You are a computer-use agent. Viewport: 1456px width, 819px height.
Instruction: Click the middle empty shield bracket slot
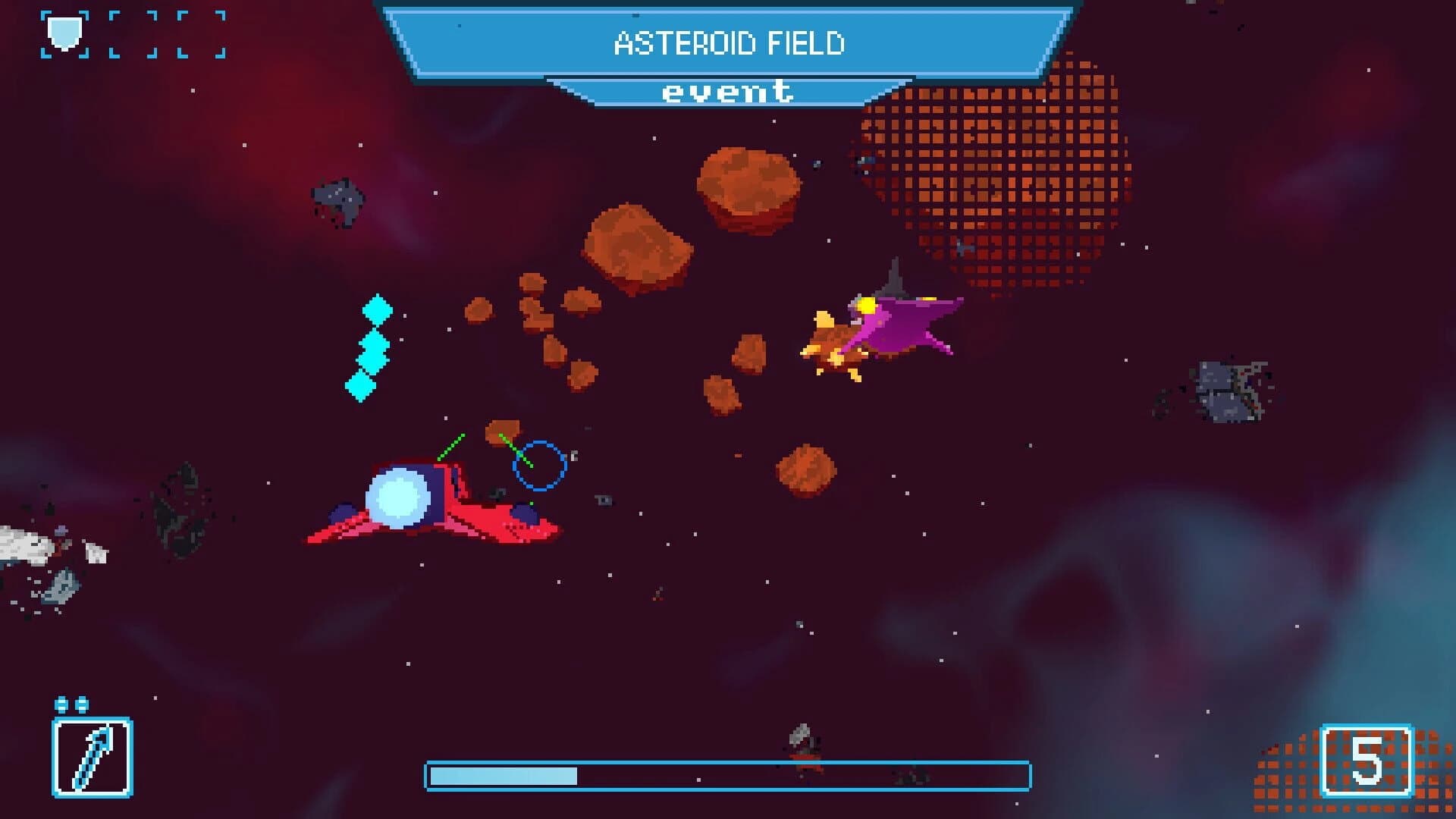tap(133, 34)
